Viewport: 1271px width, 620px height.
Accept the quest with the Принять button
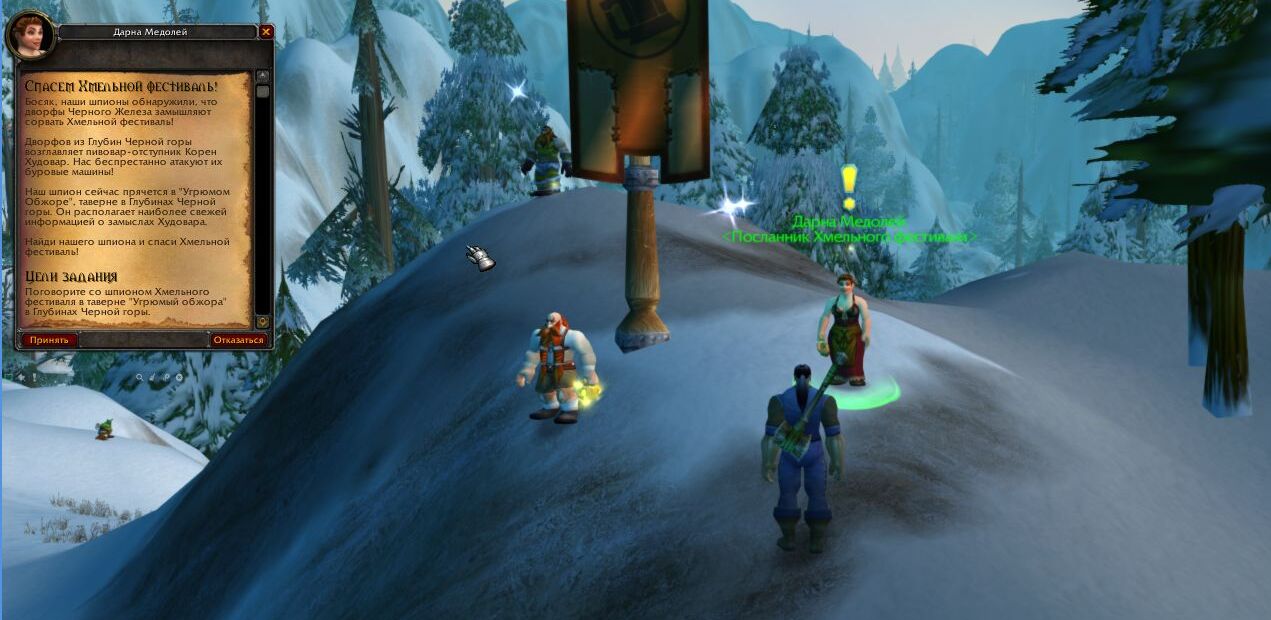point(49,340)
